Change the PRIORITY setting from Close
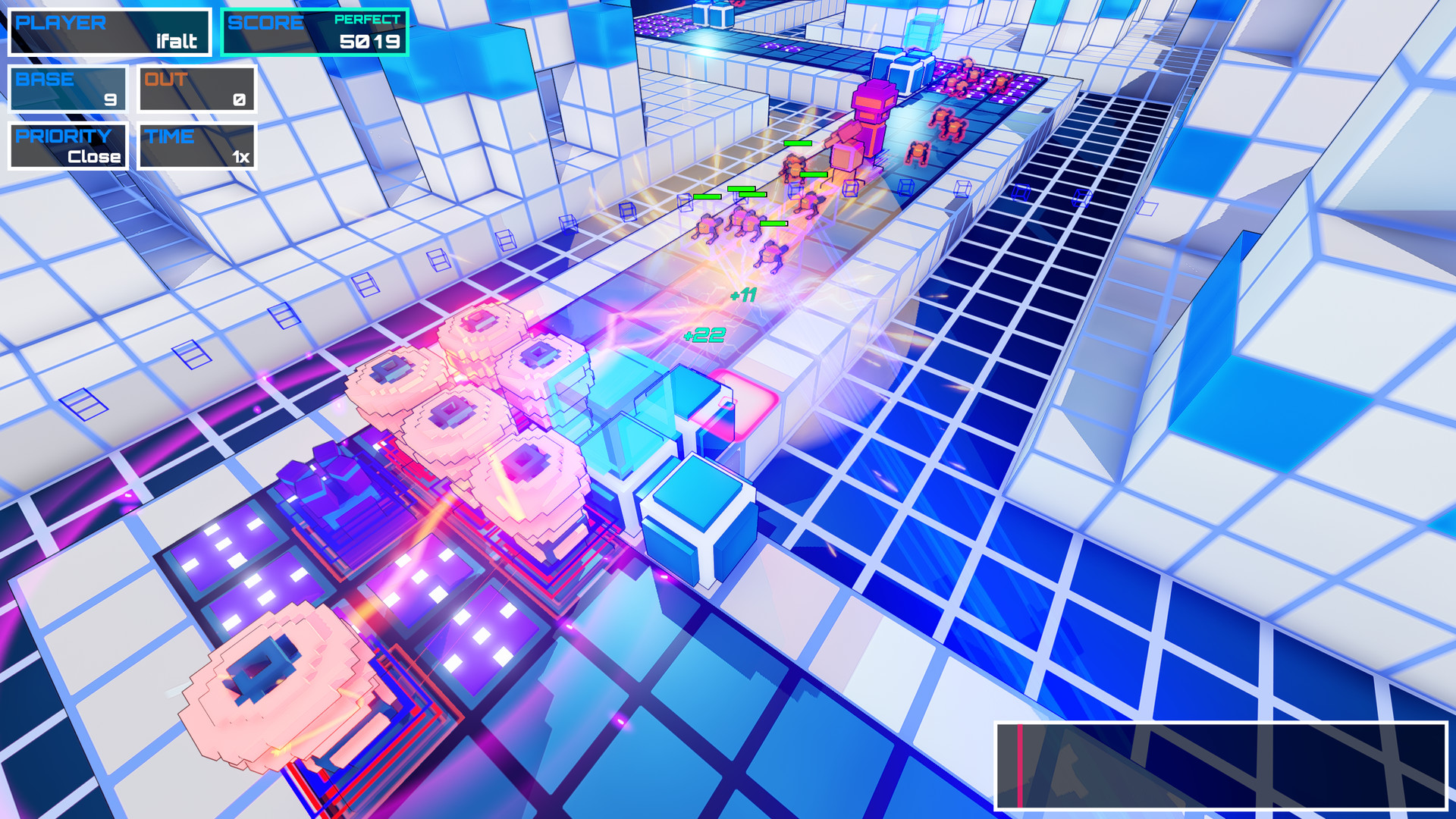Image resolution: width=1456 pixels, height=819 pixels. 68,146
